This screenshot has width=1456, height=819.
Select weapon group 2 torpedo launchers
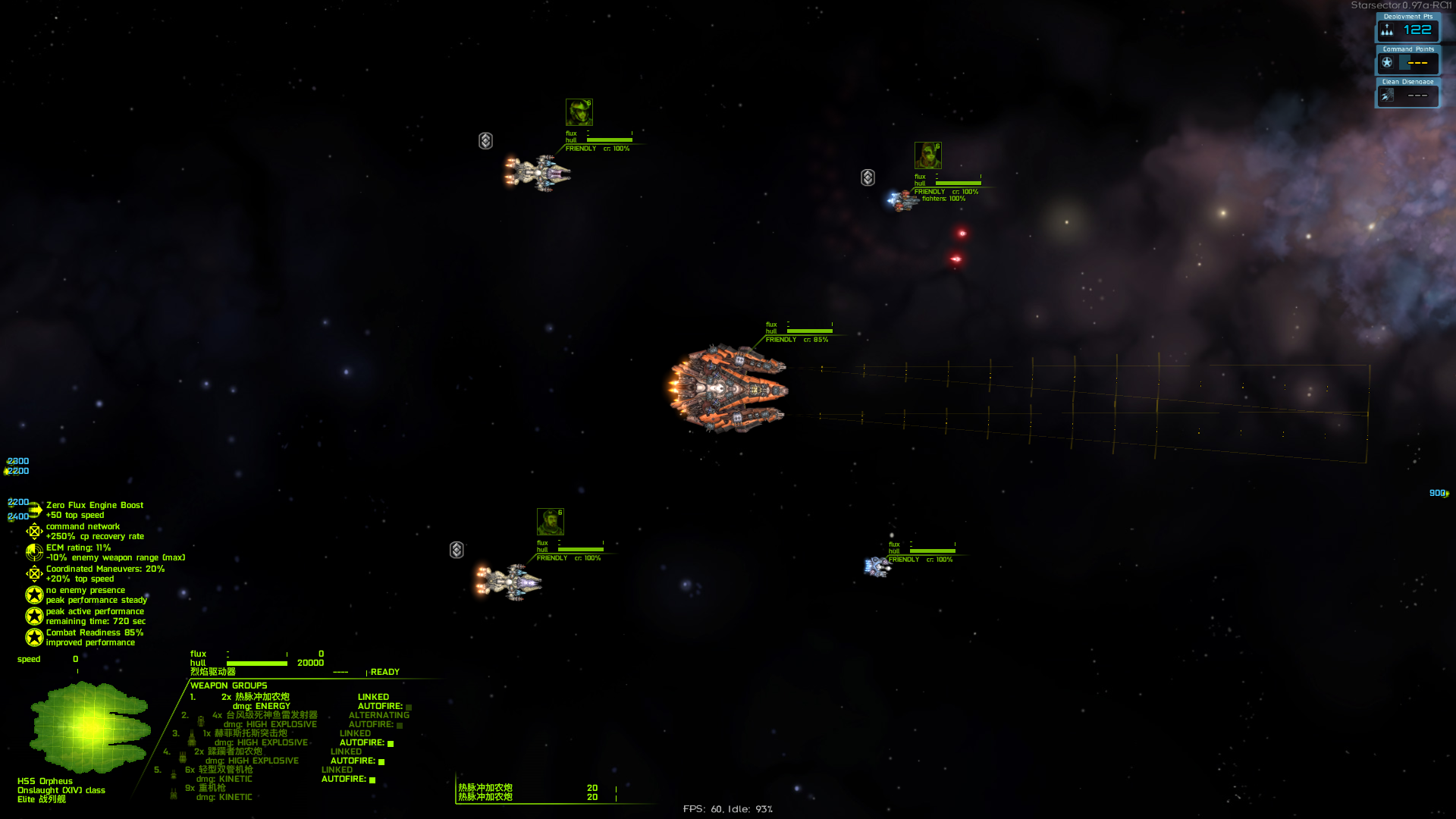tap(271, 715)
